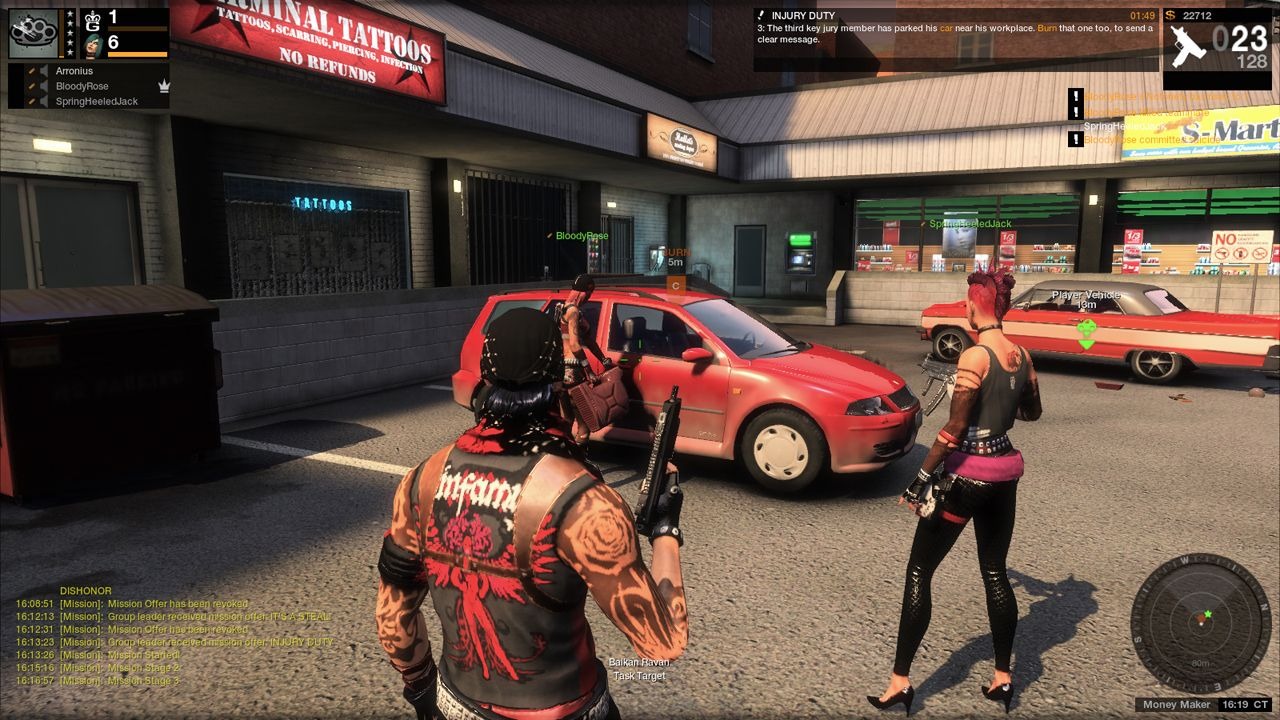Click the orange level progress bar
This screenshot has height=720, width=1280.
(x=138, y=54)
